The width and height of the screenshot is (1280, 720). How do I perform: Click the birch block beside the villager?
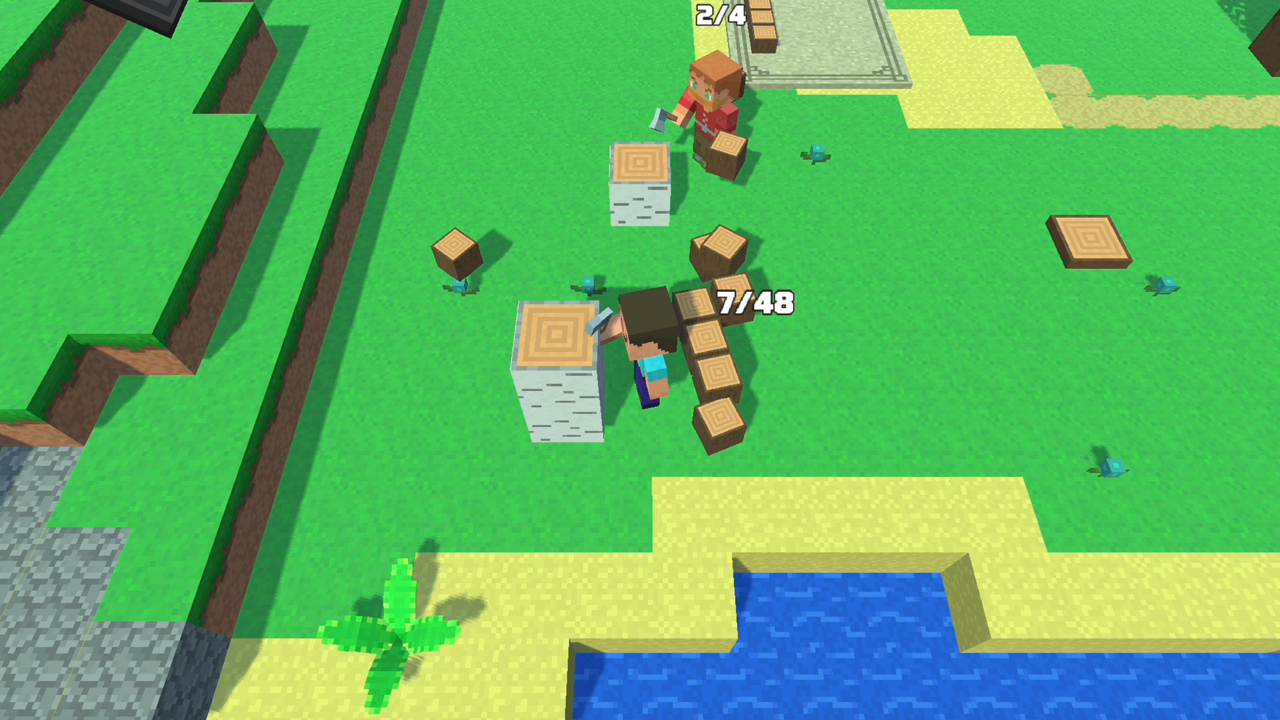638,185
